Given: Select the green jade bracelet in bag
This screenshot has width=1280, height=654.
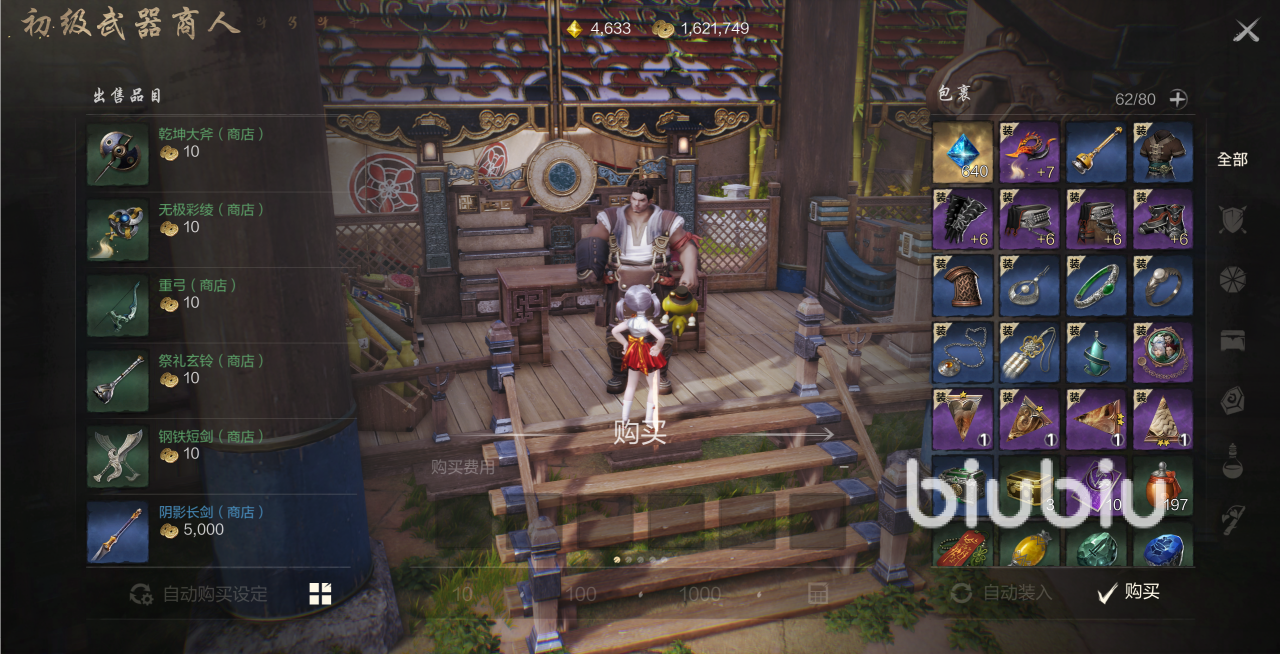Looking at the screenshot, I should pyautogui.click(x=1096, y=285).
